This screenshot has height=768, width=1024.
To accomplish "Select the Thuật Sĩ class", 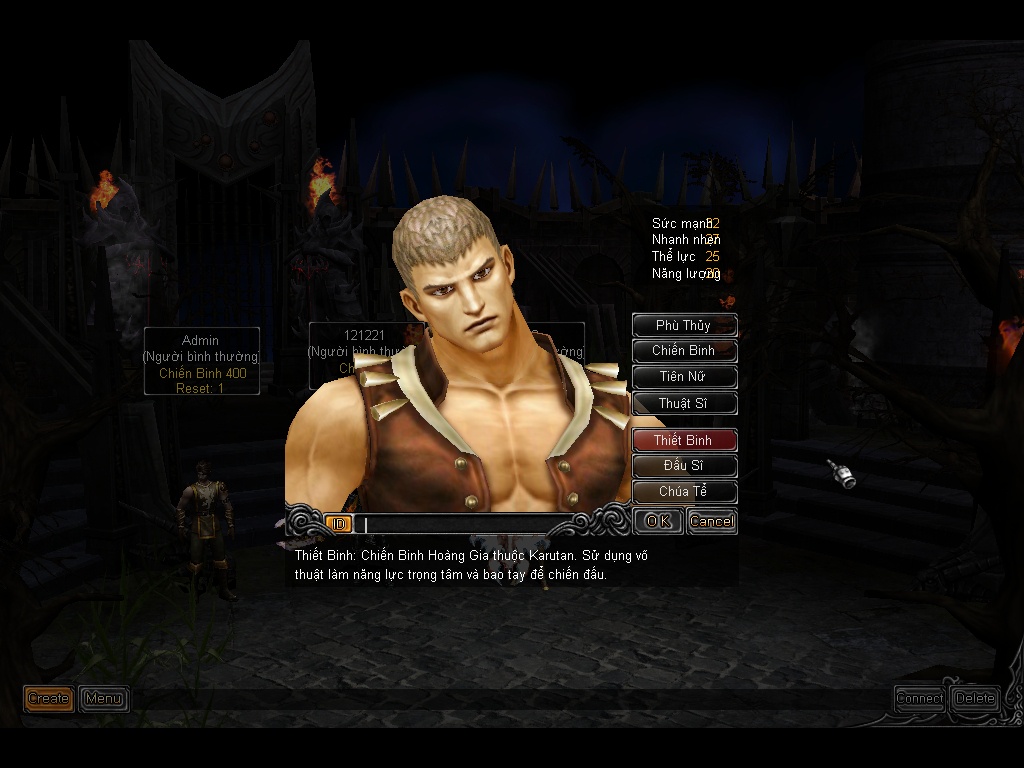I will click(x=684, y=403).
